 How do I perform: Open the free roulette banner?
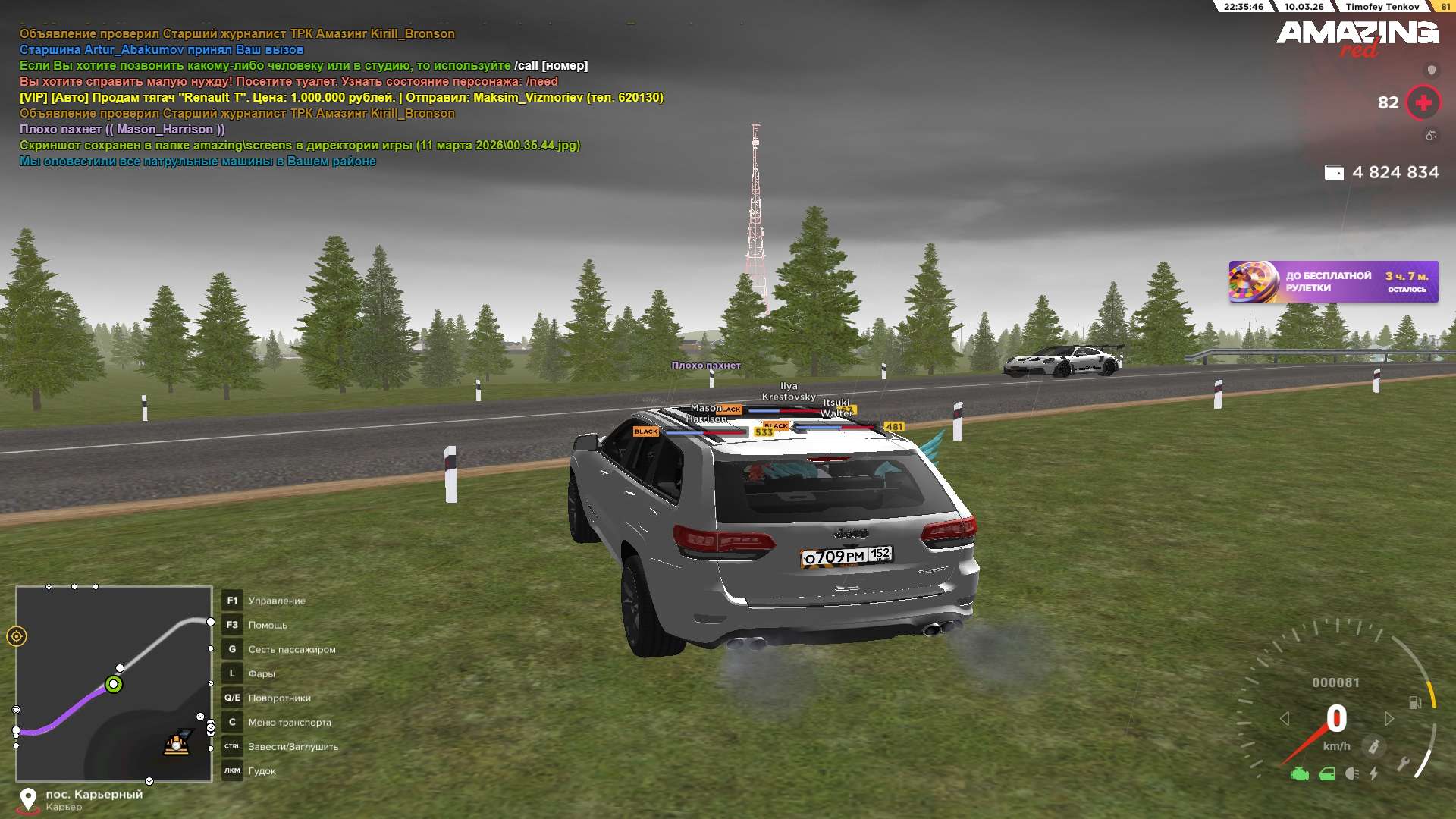(1332, 282)
